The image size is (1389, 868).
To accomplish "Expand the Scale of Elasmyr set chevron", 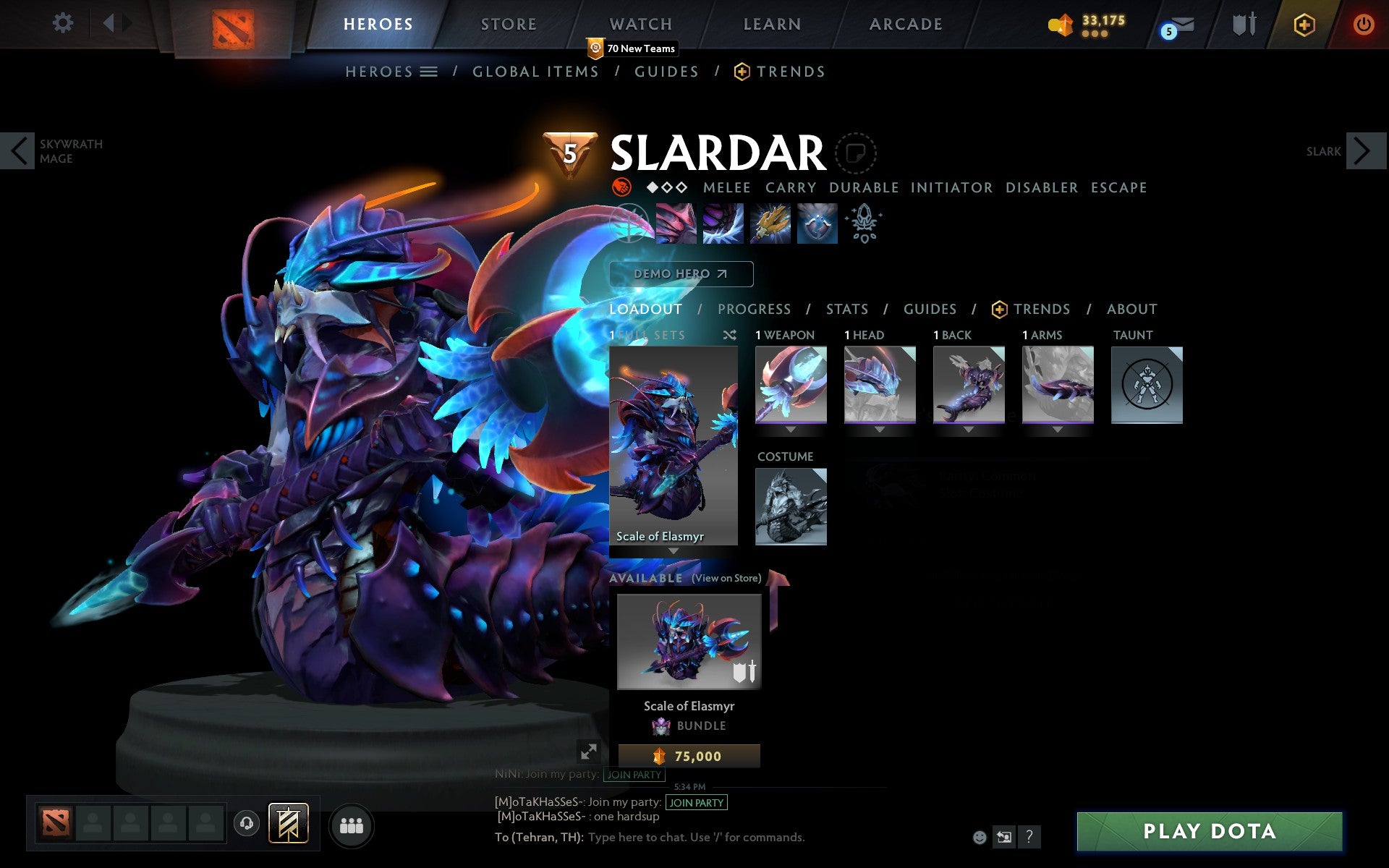I will [674, 551].
